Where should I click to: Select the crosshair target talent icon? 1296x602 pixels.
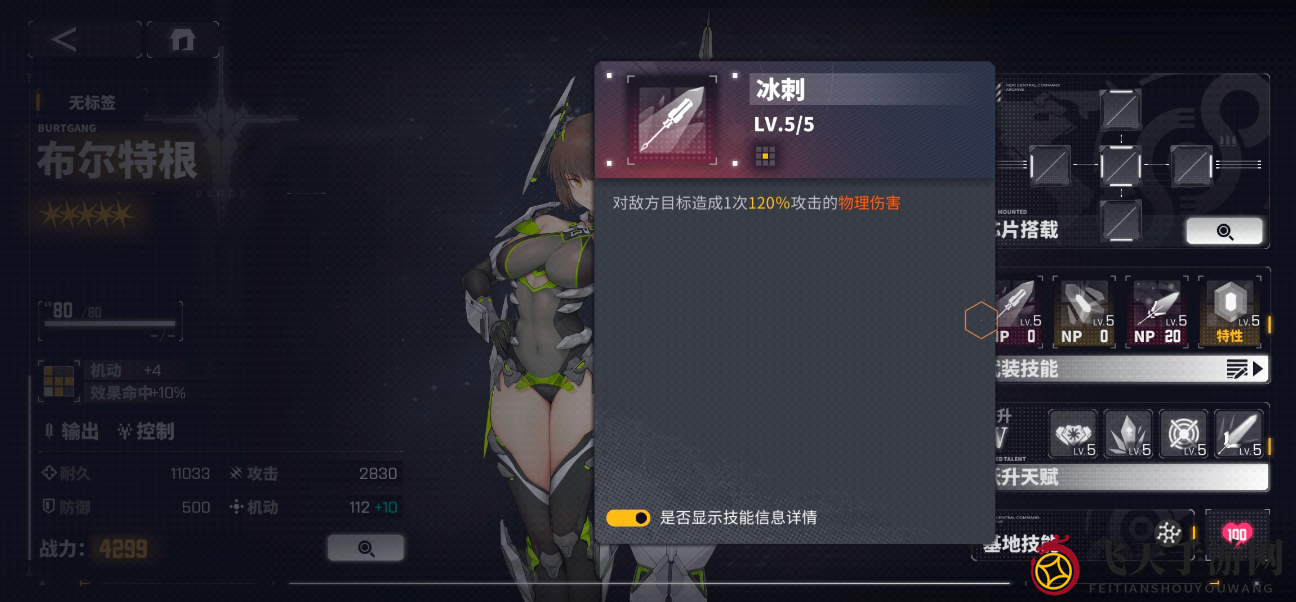(x=1183, y=434)
